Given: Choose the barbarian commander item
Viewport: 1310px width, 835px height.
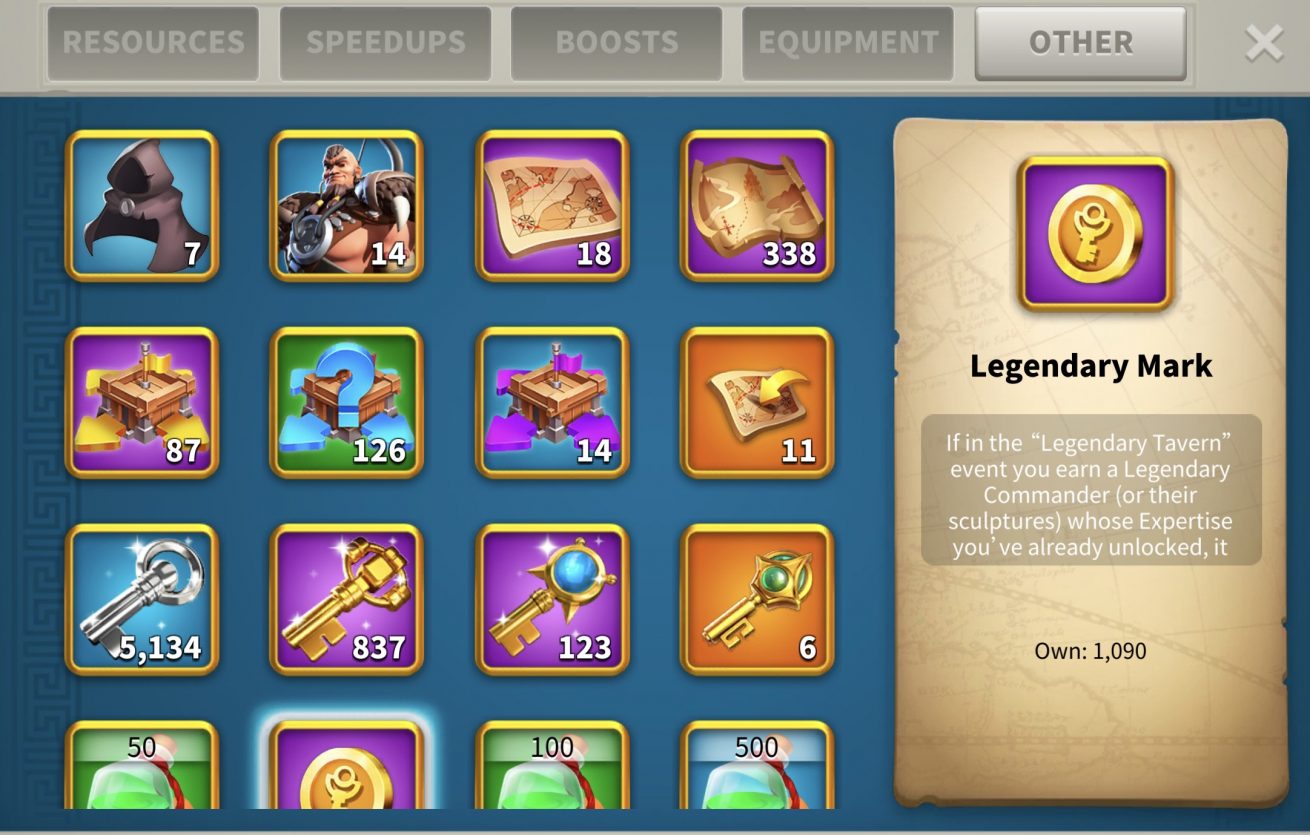Looking at the screenshot, I should point(347,205).
